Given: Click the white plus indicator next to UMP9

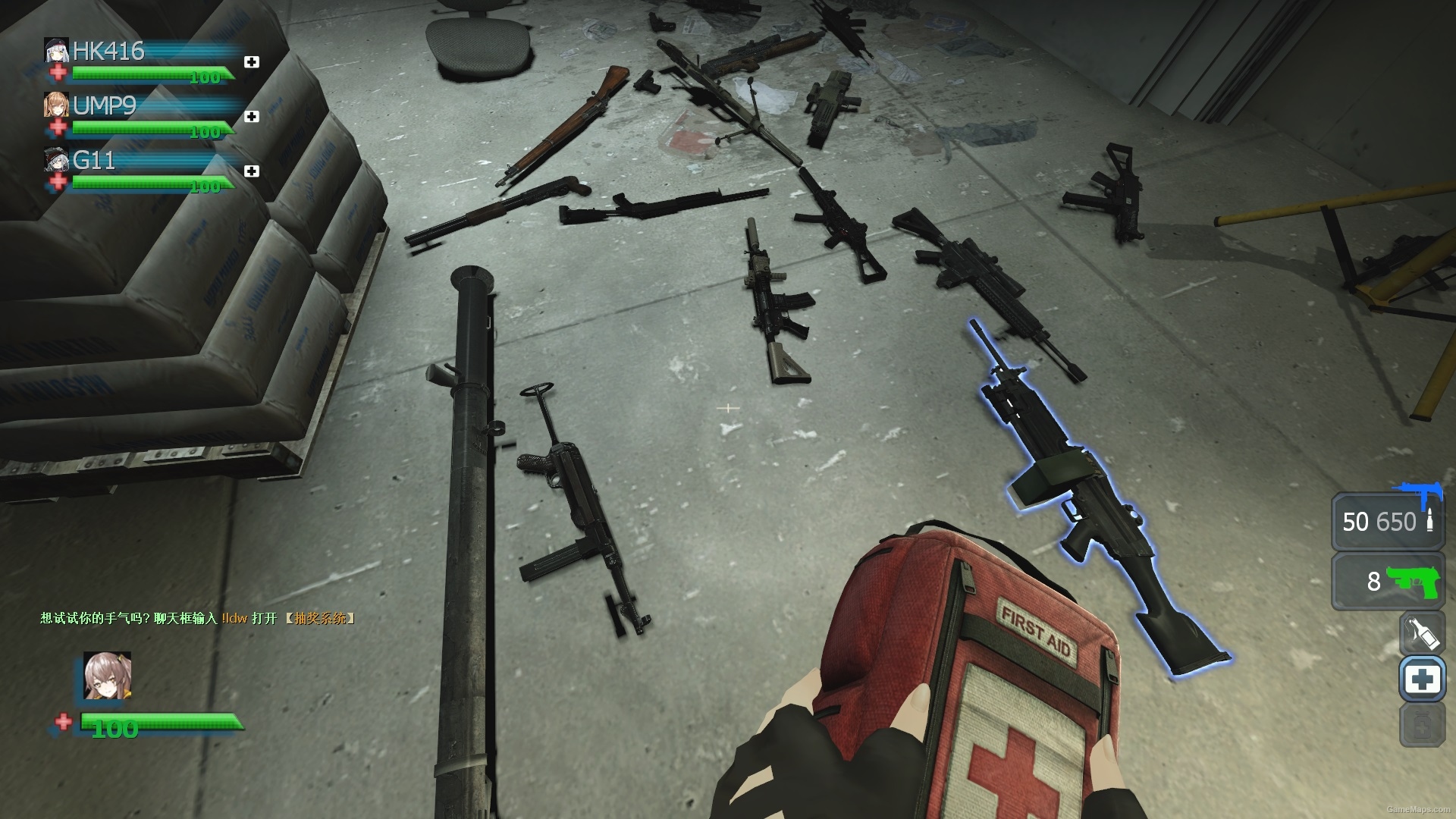Looking at the screenshot, I should click(252, 116).
